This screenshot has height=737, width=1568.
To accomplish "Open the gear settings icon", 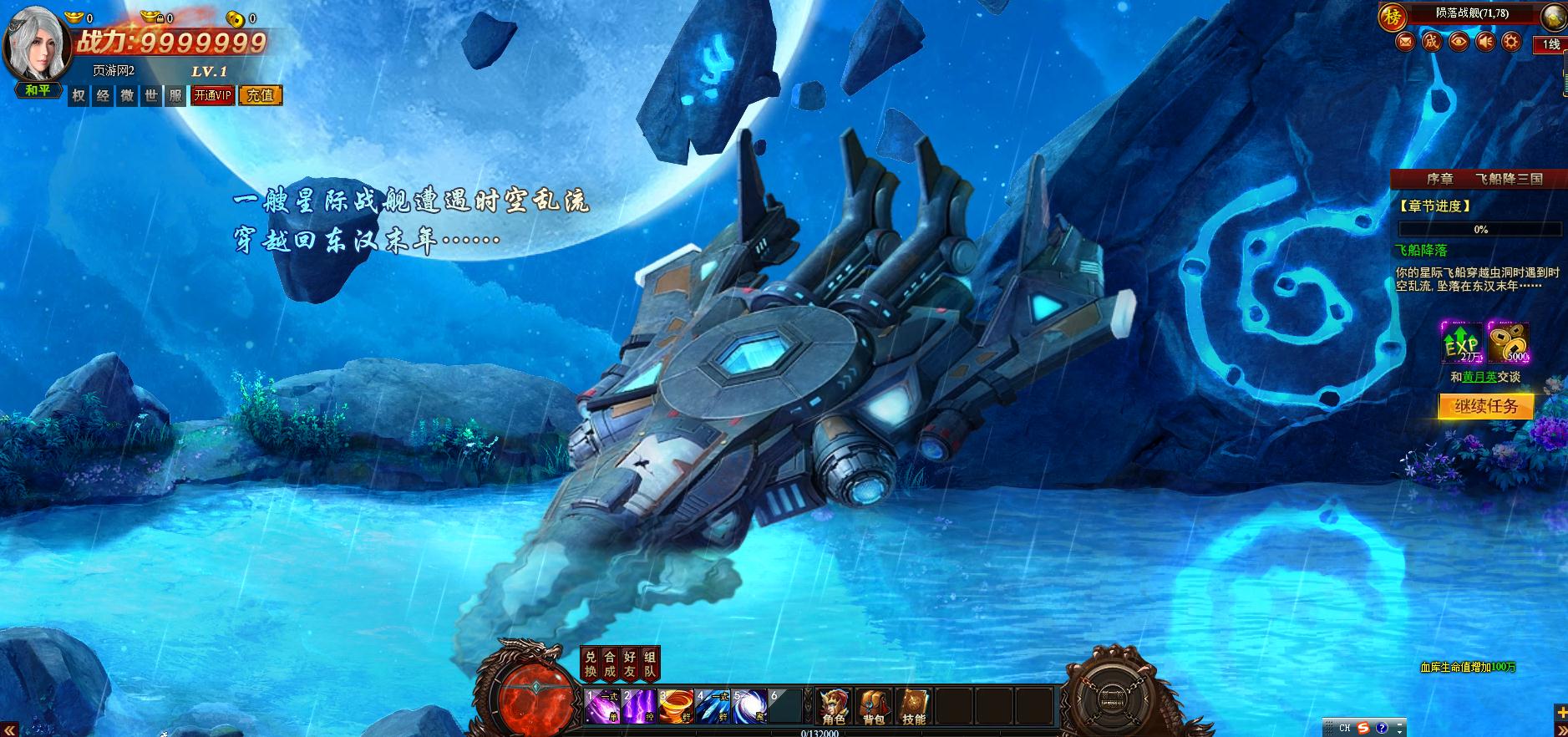I will click(1511, 41).
